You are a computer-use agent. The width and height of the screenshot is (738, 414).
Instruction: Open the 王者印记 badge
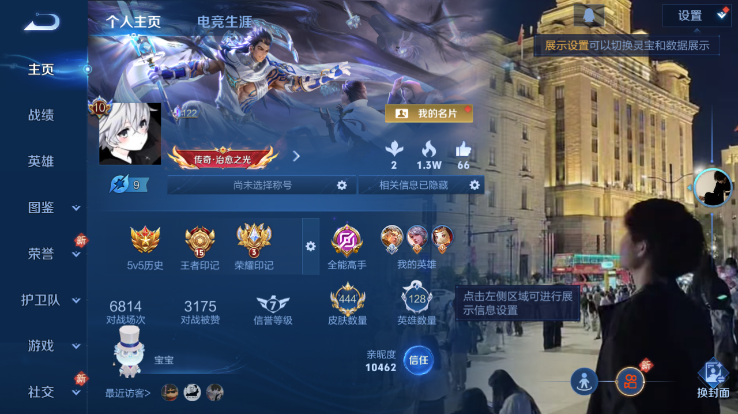pos(200,246)
